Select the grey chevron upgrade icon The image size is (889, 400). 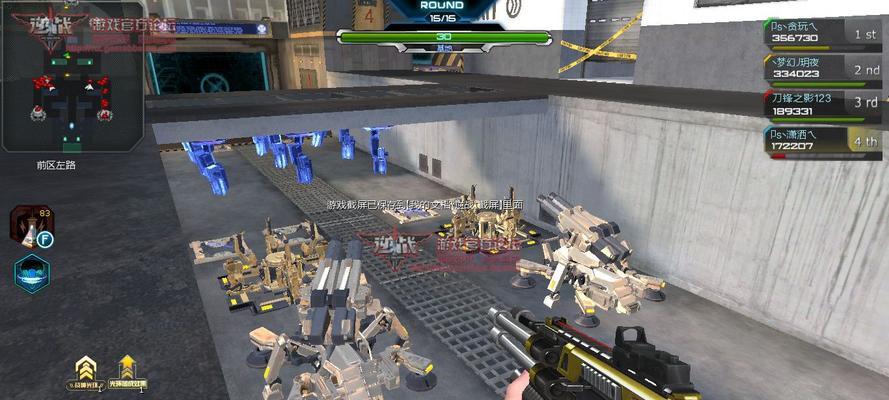[x=87, y=368]
